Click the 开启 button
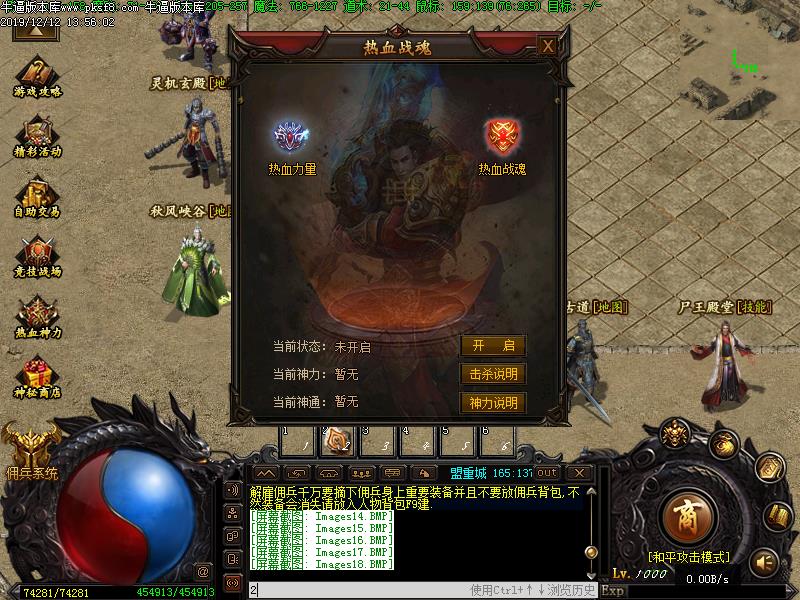The image size is (800, 600). pos(493,346)
